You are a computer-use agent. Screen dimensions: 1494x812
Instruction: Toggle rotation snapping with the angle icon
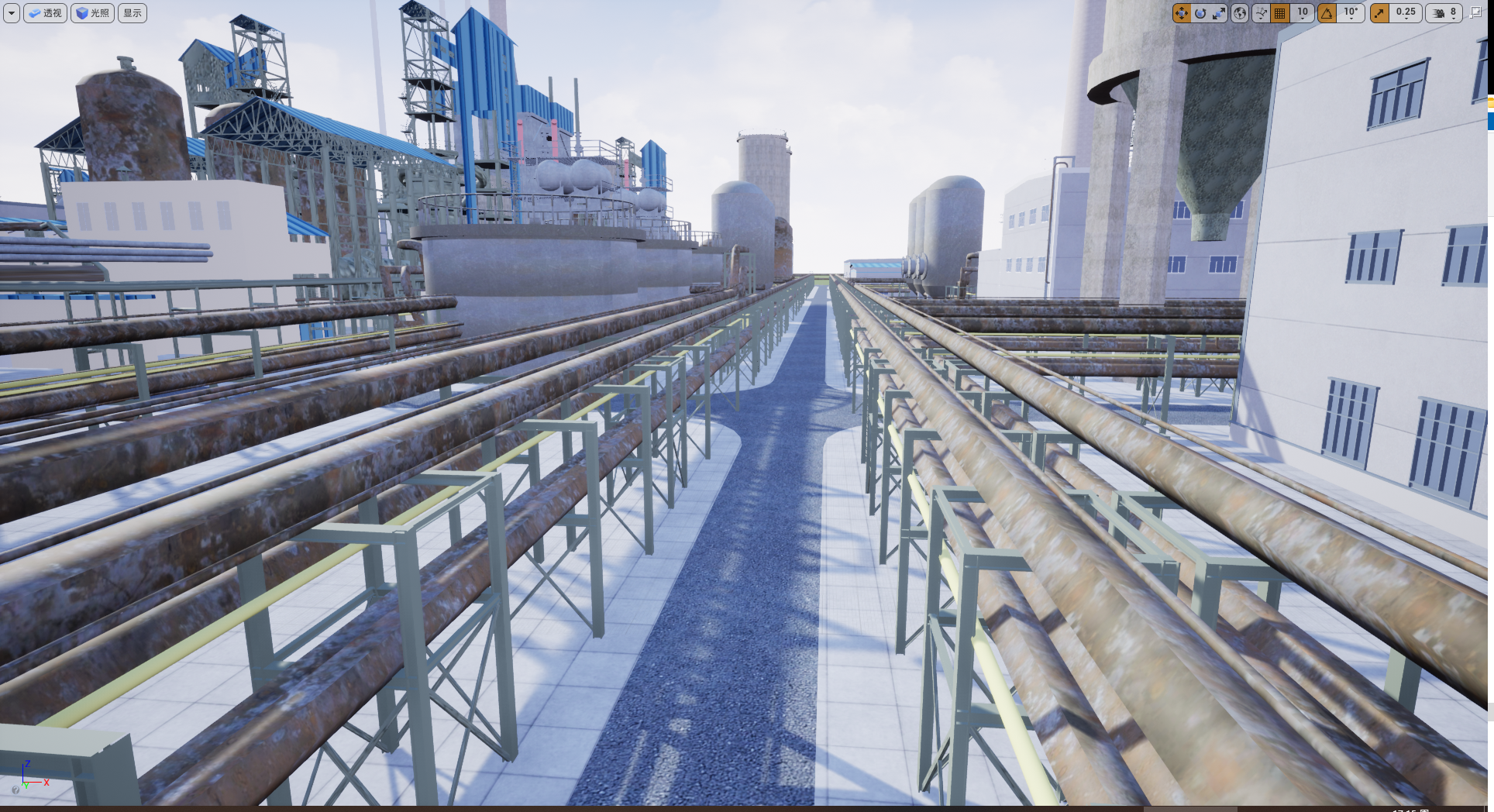1327,13
